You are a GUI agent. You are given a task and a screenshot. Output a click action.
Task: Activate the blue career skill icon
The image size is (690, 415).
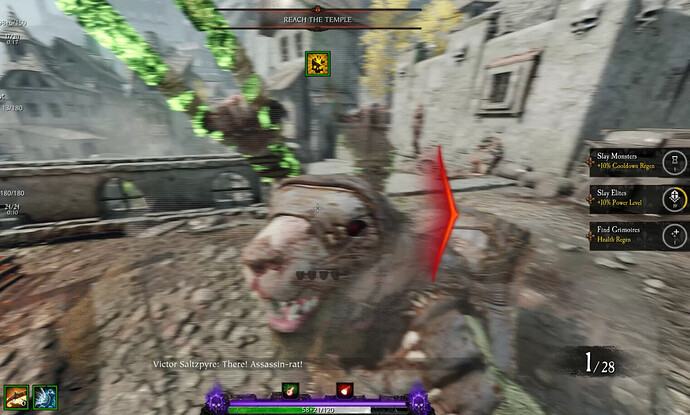click(x=45, y=397)
